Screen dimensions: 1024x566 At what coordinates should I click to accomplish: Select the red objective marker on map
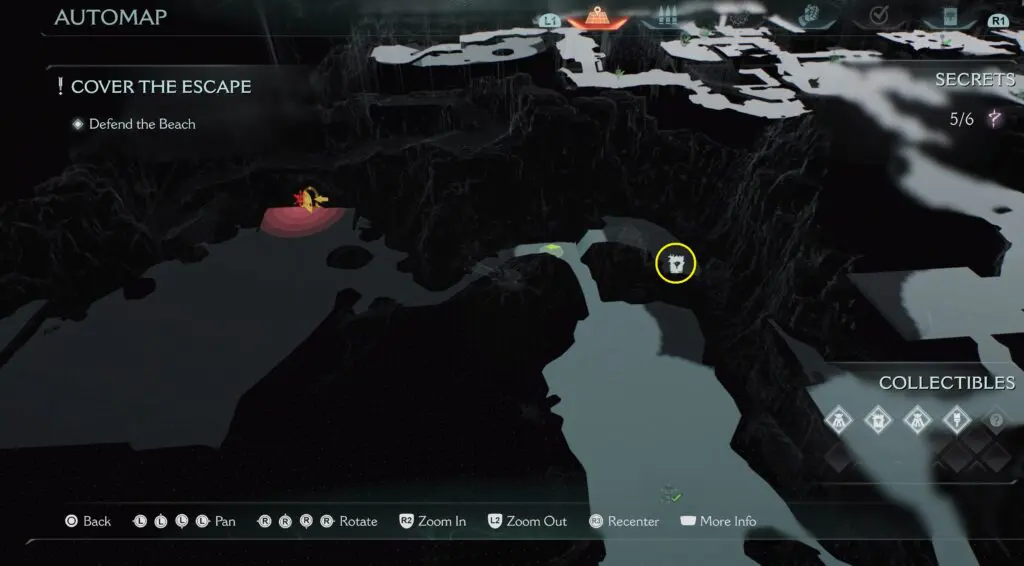(306, 203)
